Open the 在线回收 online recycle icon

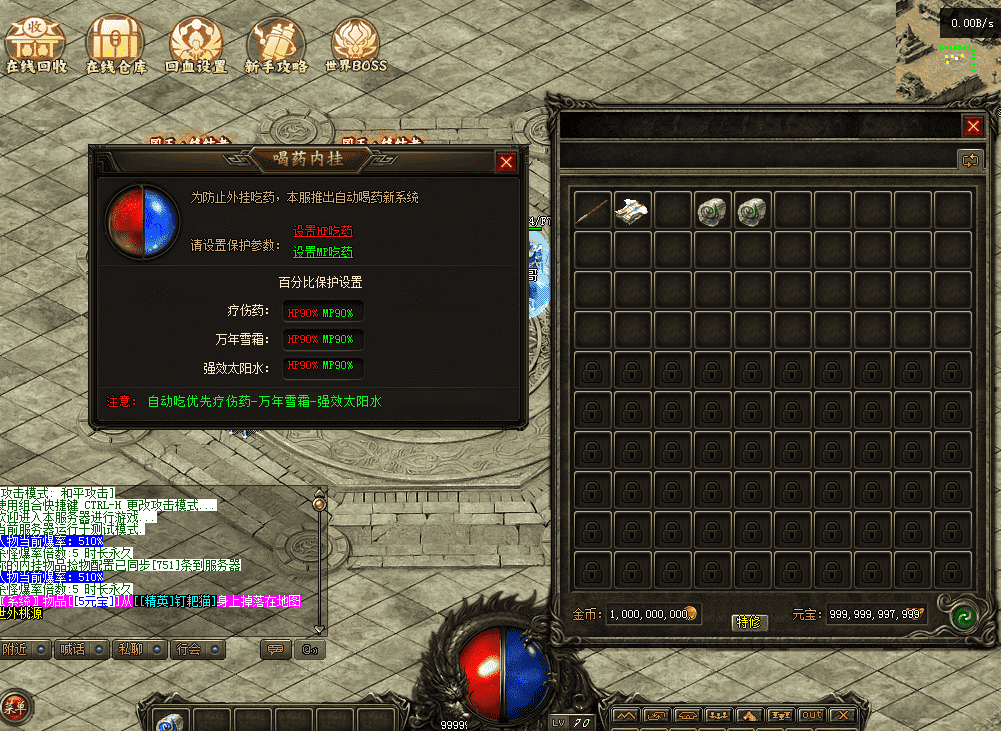click(x=35, y=44)
